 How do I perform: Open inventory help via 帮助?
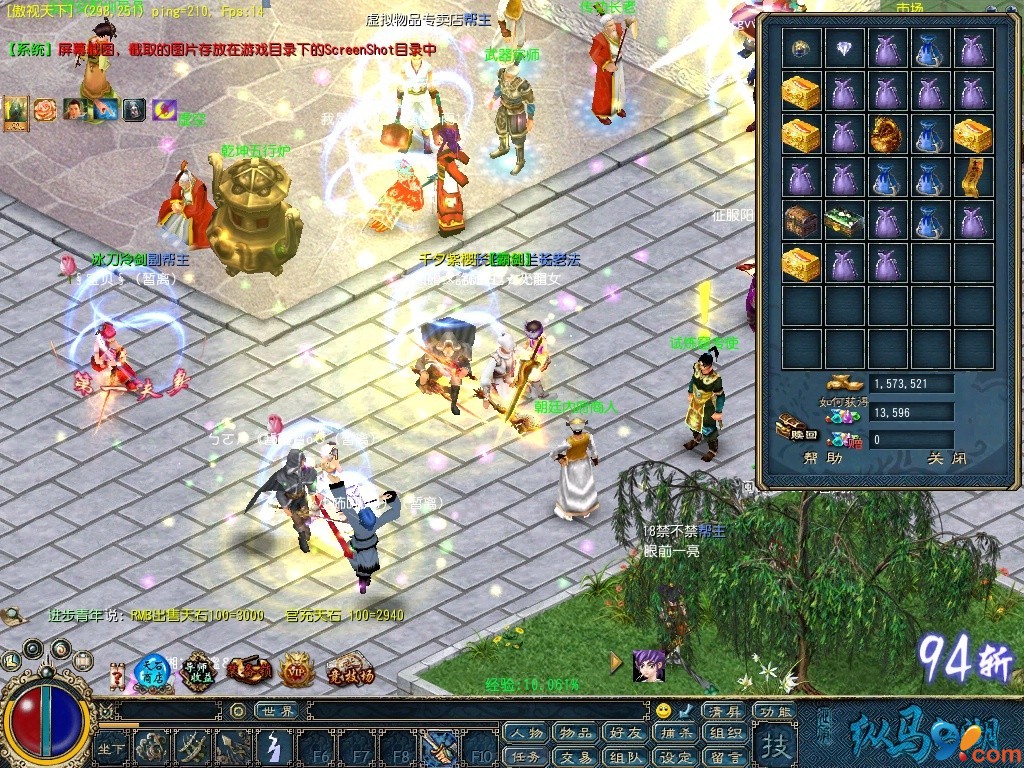click(823, 459)
